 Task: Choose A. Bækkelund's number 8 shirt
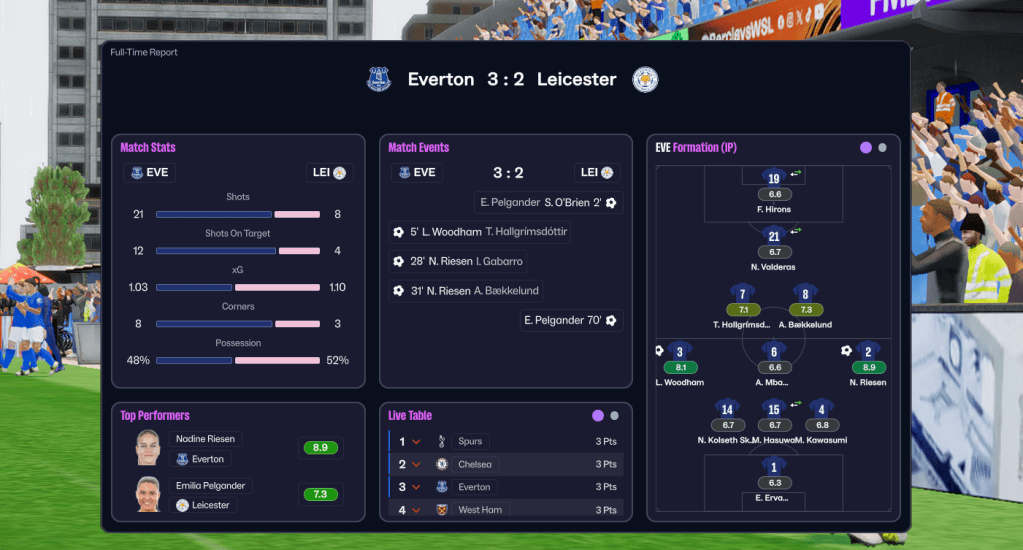[806, 294]
